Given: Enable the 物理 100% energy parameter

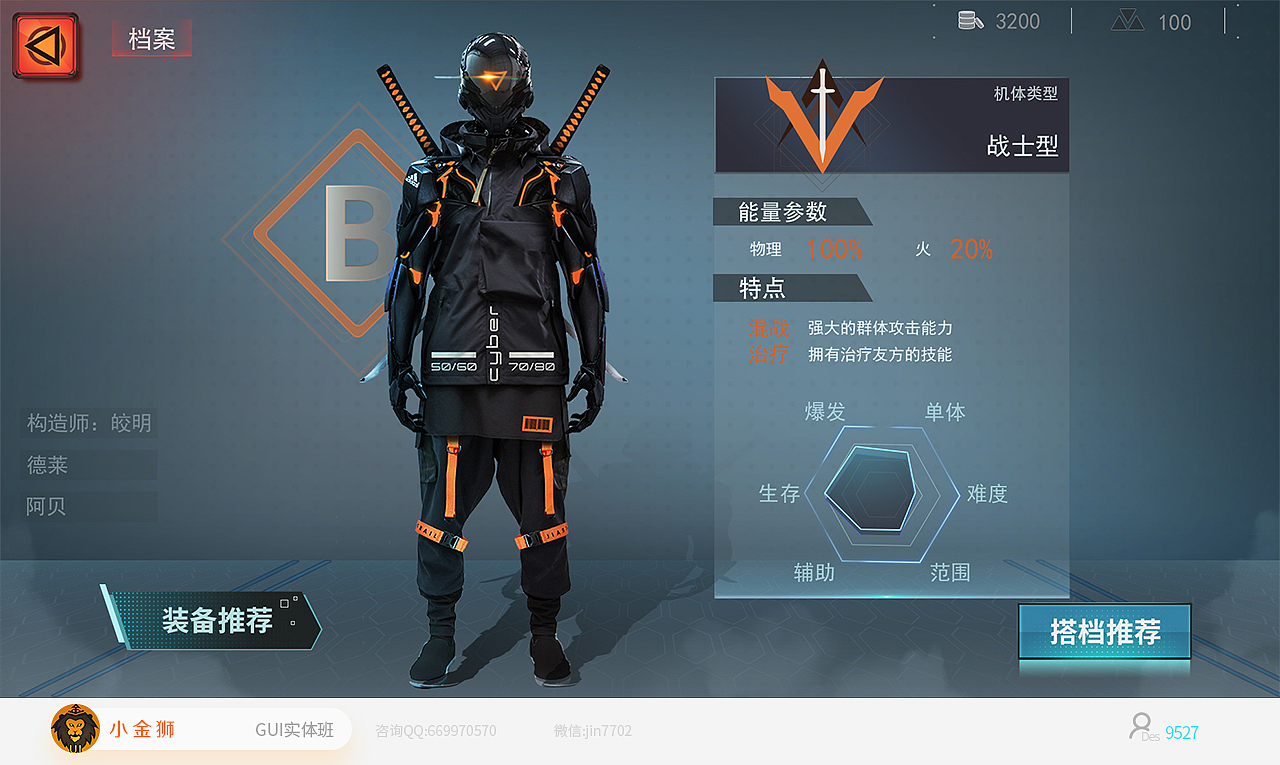Looking at the screenshot, I should point(805,249).
